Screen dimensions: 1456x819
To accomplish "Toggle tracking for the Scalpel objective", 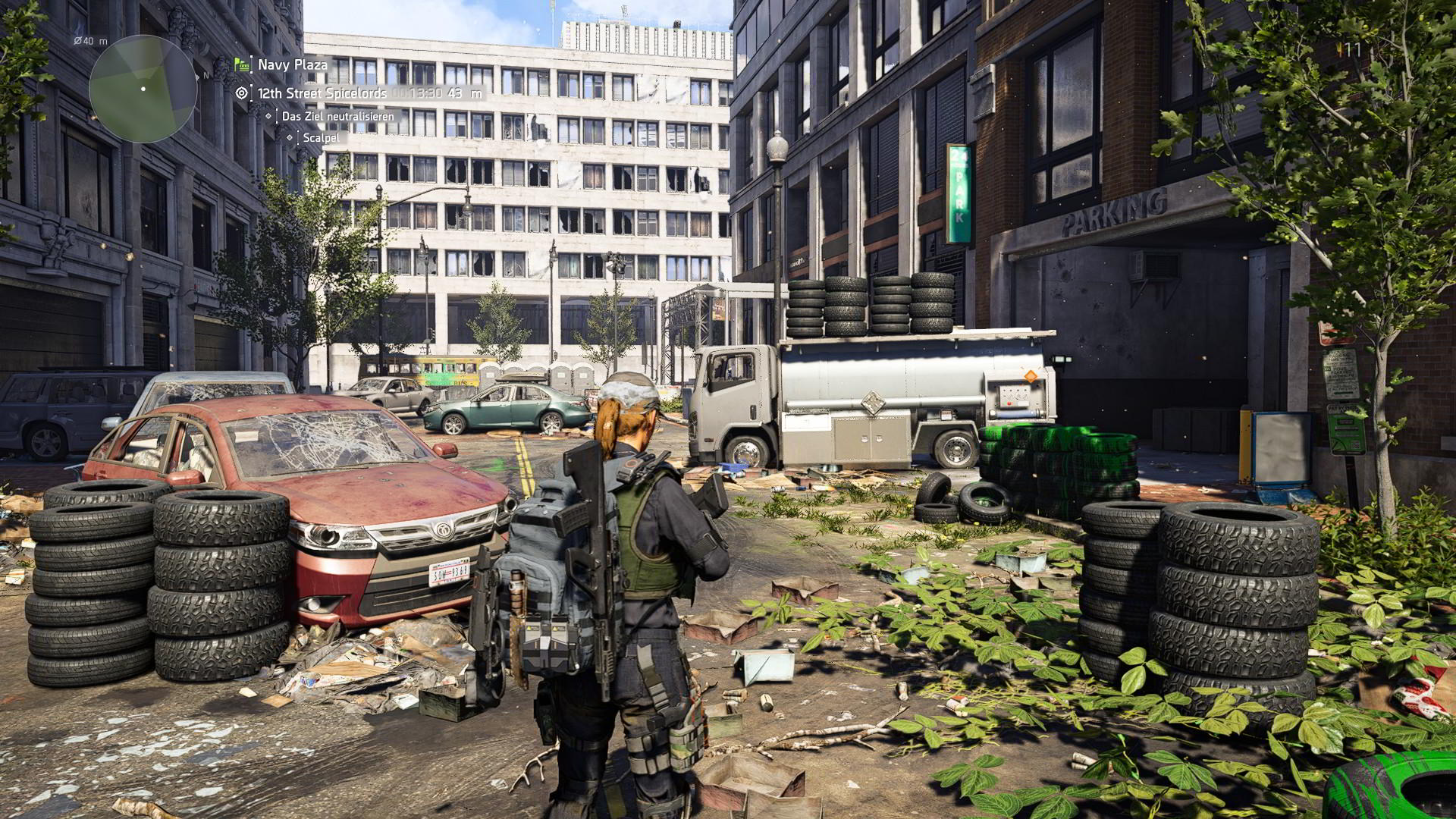I will click(x=319, y=138).
